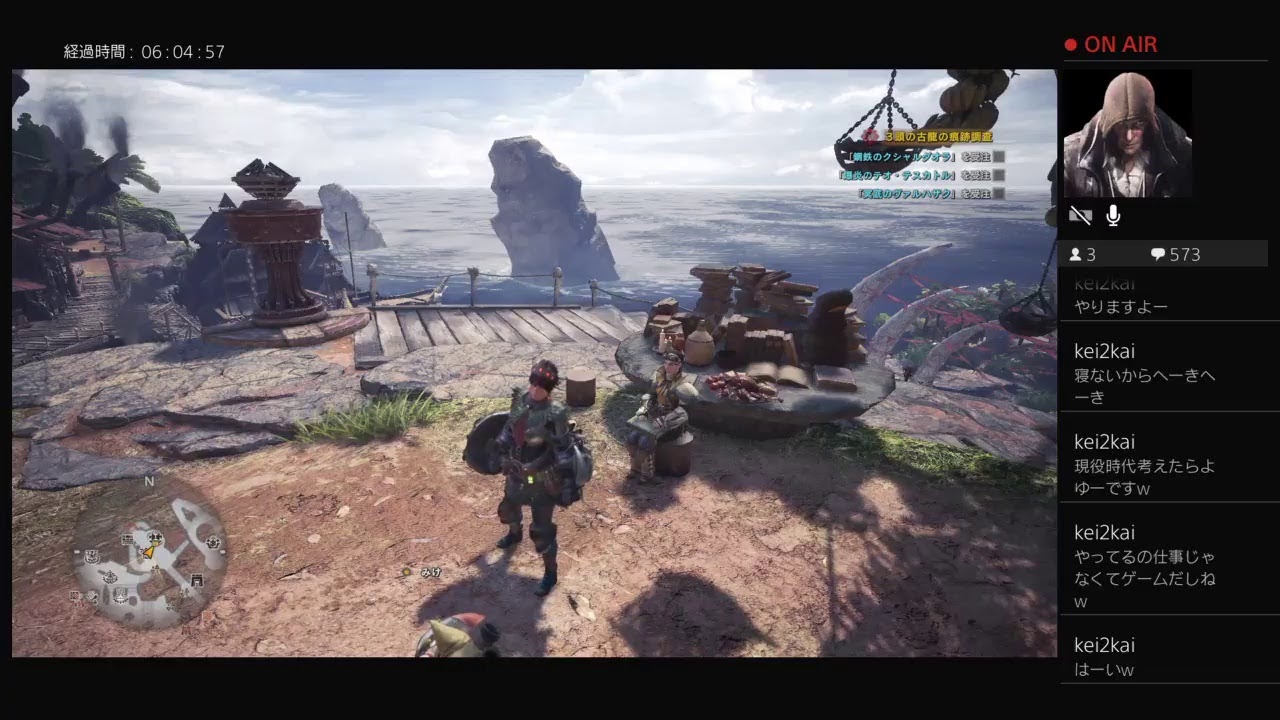This screenshot has width=1280, height=720.
Task: Open the streamer's hooded avatar thumbnail
Action: pyautogui.click(x=1127, y=133)
